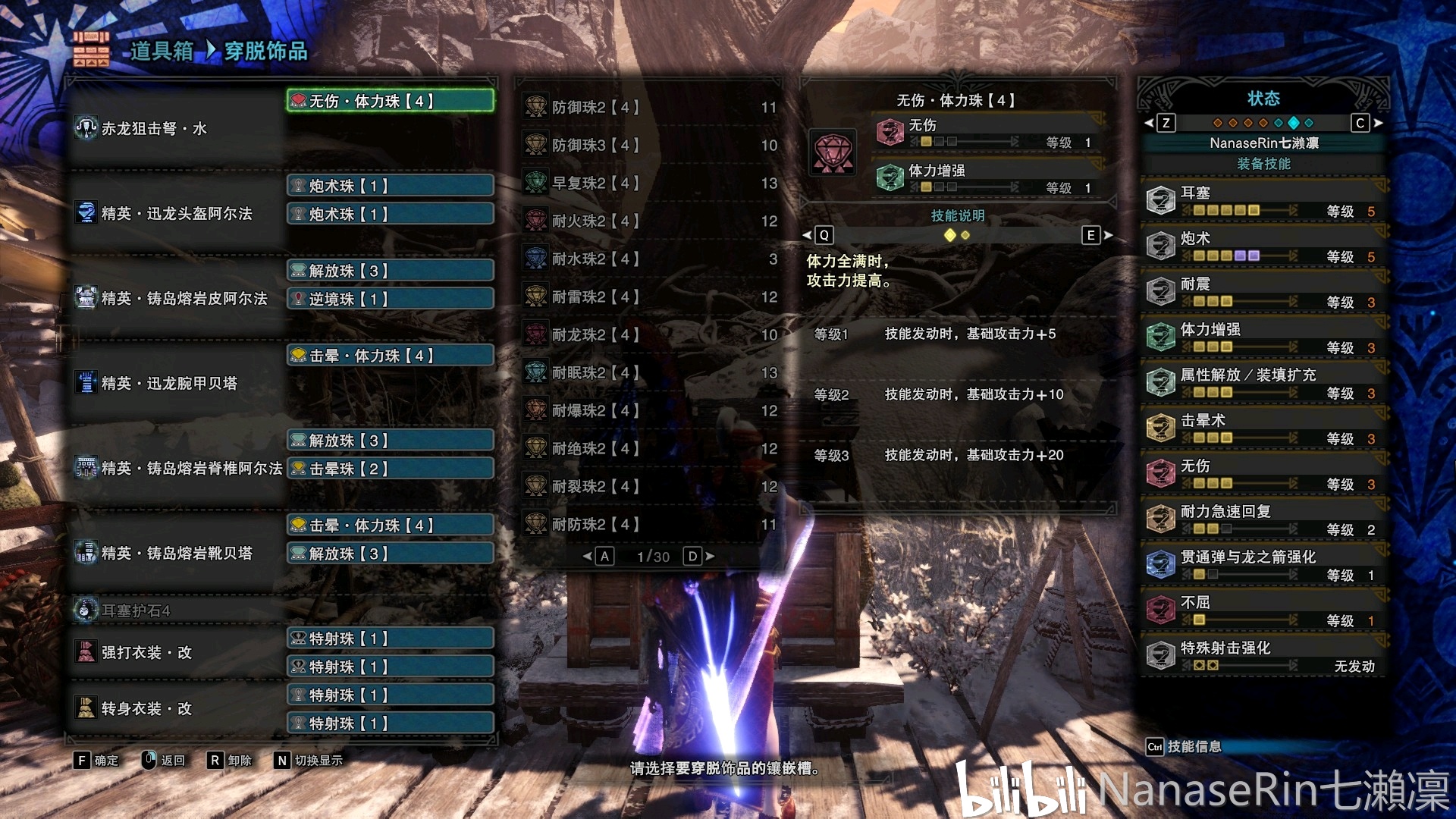Select the 耐眠珠2【4】 jewel row

(649, 372)
